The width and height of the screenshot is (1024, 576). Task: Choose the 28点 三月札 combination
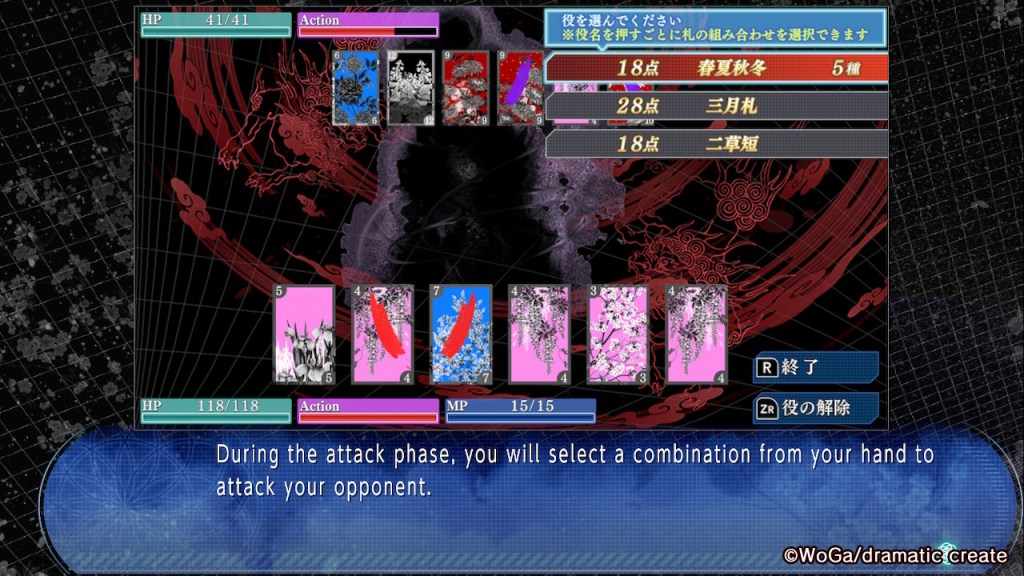716,106
